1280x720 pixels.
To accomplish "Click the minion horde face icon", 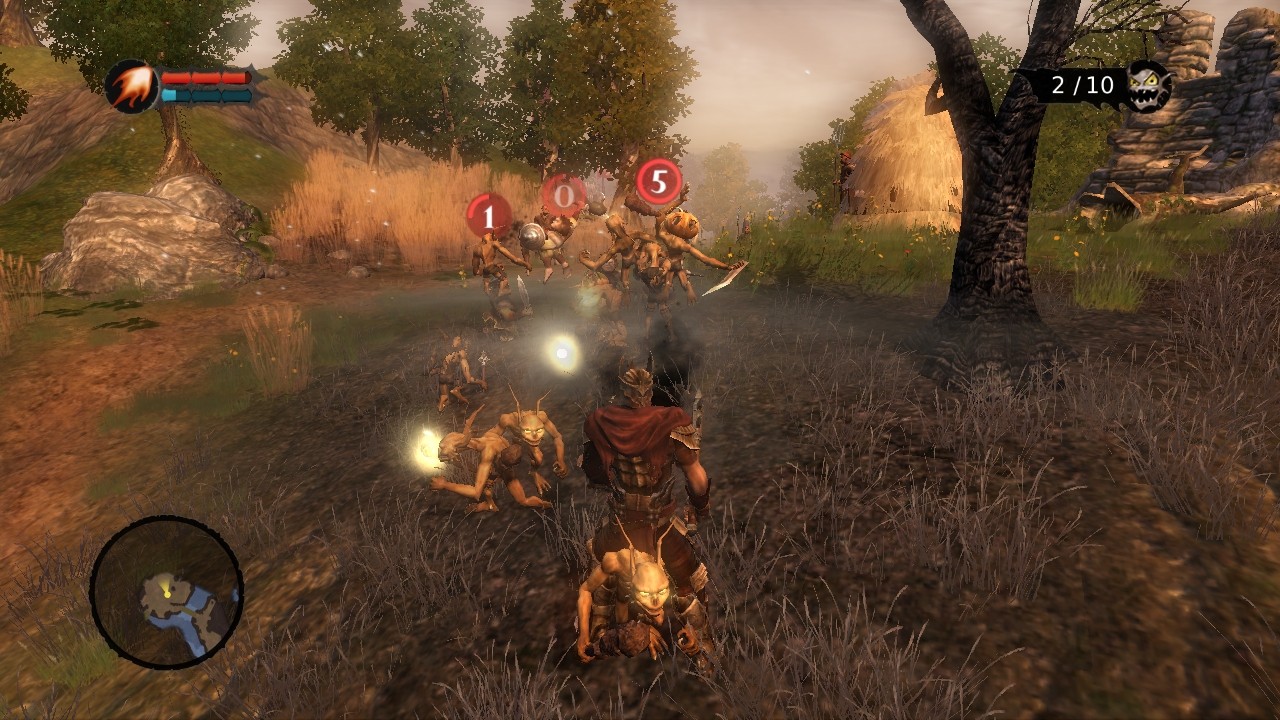I will pos(1148,85).
